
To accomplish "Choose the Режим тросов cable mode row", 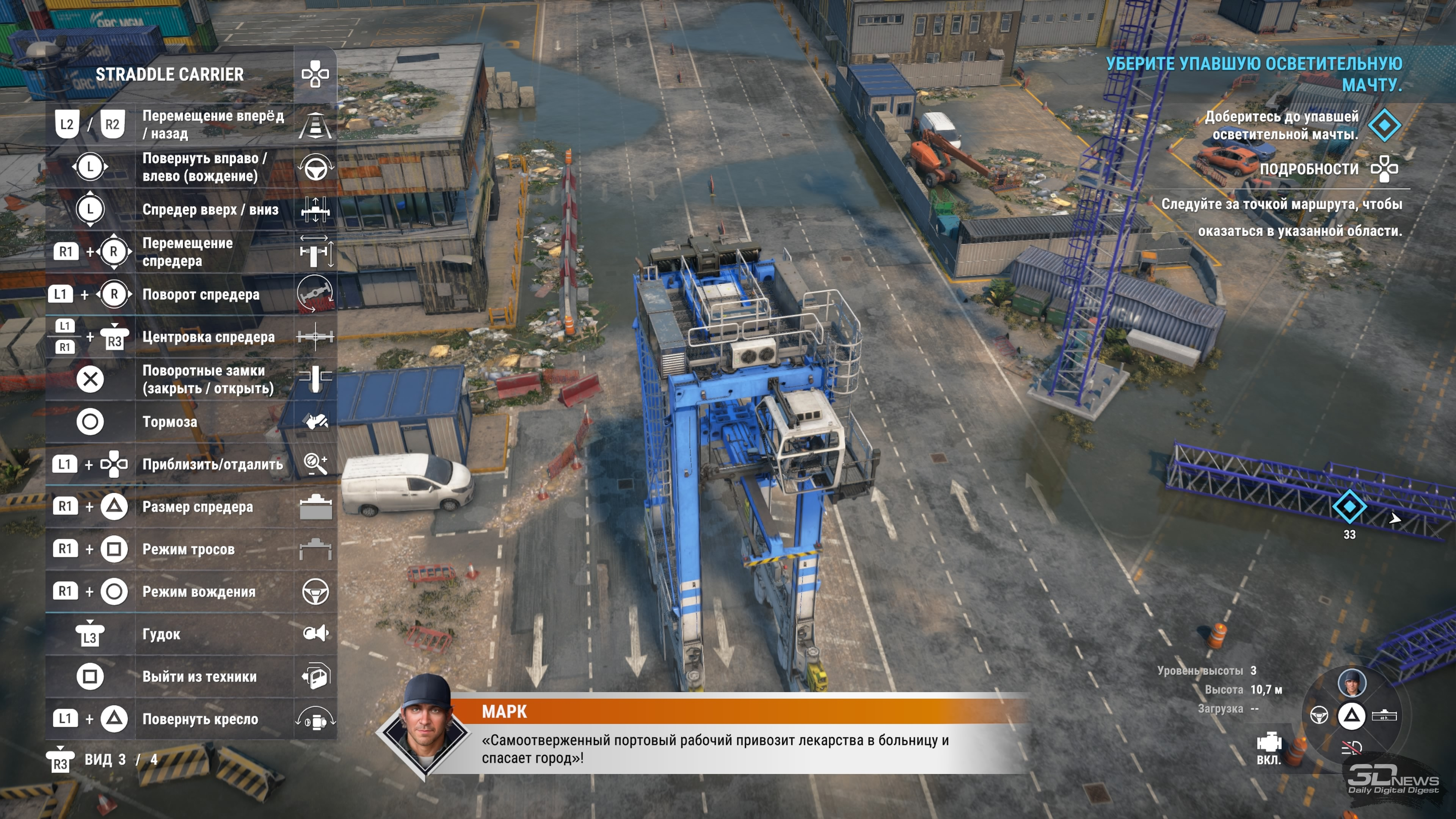I will click(x=191, y=549).
